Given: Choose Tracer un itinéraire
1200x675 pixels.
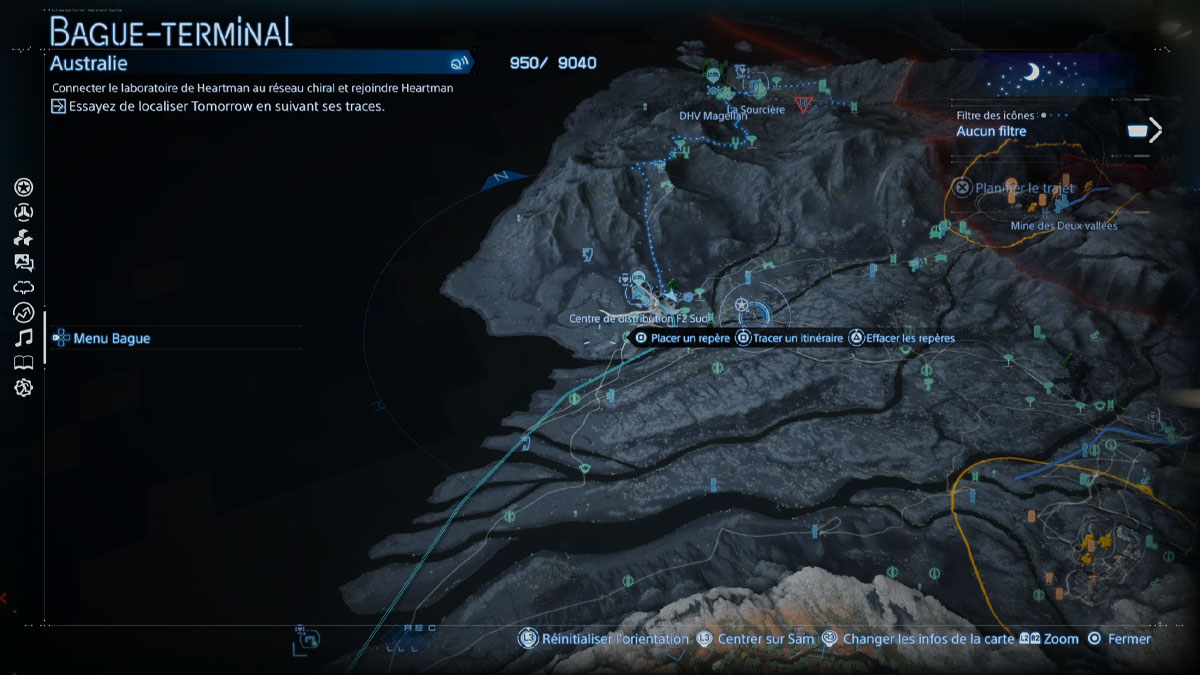Looking at the screenshot, I should click(x=797, y=338).
